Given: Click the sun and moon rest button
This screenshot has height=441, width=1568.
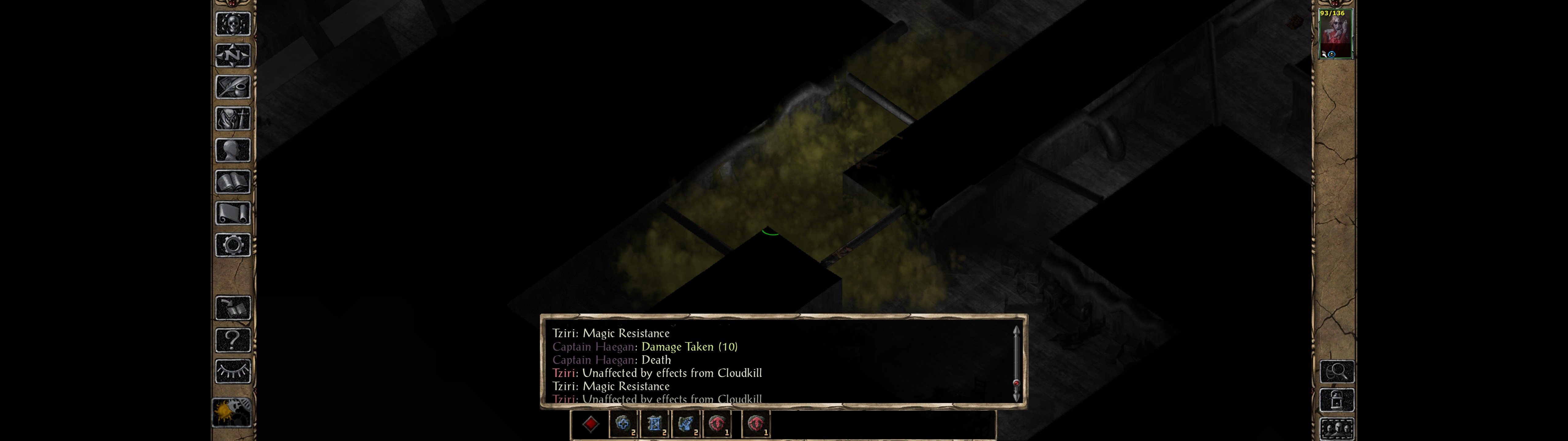Looking at the screenshot, I should click(231, 412).
